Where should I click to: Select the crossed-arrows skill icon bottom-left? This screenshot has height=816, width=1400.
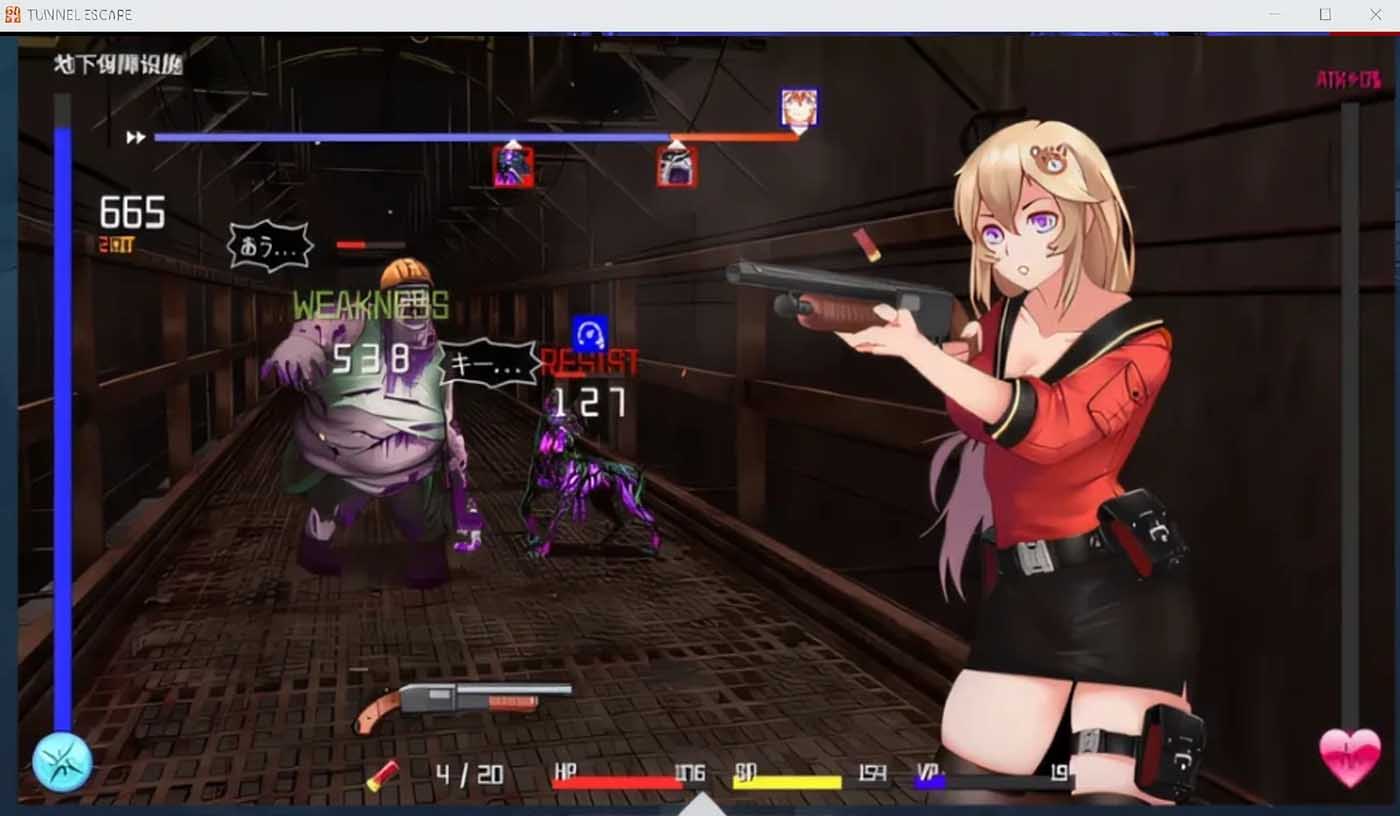[x=62, y=761]
